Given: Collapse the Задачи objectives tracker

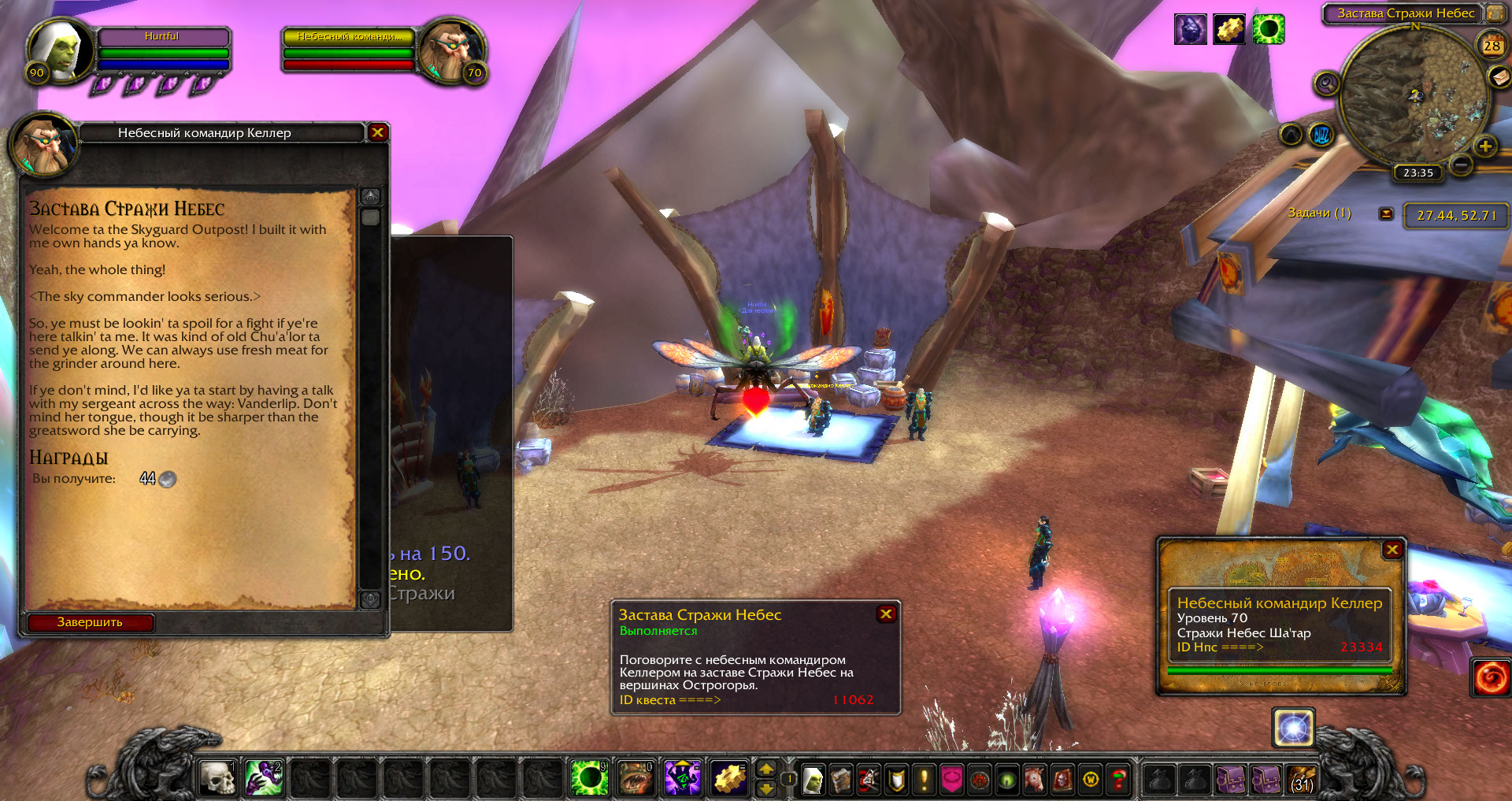Looking at the screenshot, I should tap(1386, 213).
